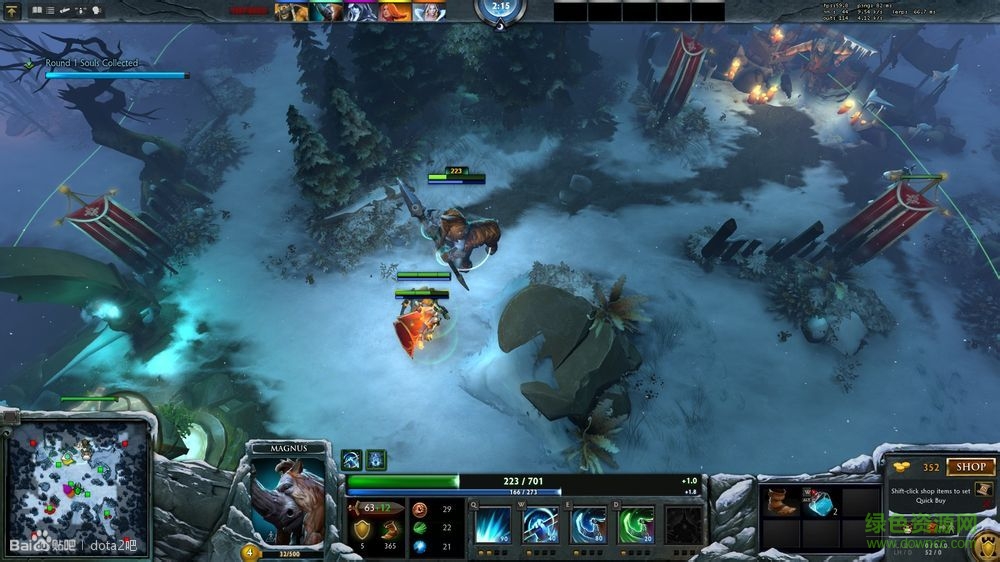Select the white-haired Crystal Maiden portrait
The width and height of the screenshot is (1000, 562).
coord(430,11)
